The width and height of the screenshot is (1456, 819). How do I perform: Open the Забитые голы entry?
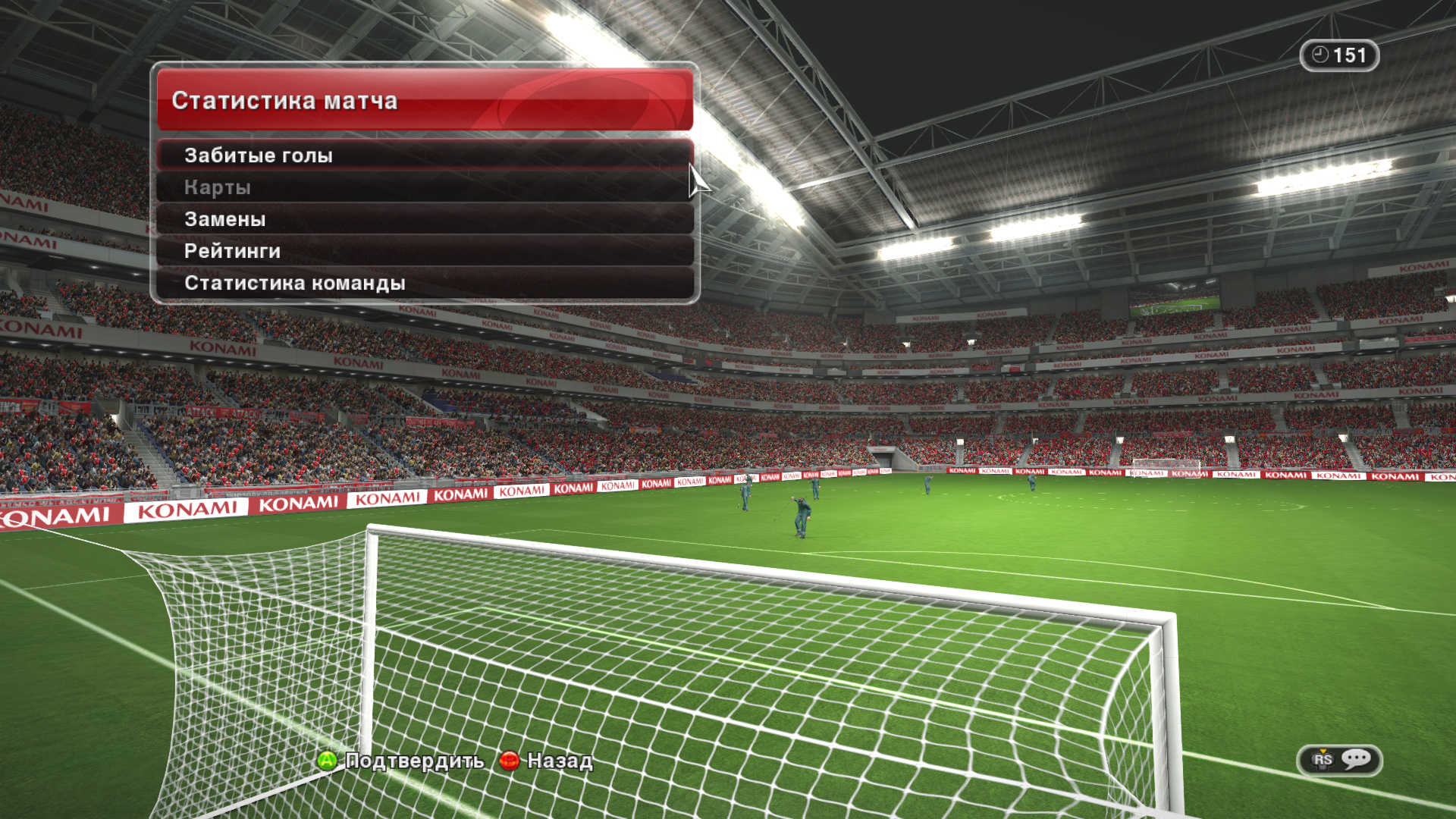(425, 155)
